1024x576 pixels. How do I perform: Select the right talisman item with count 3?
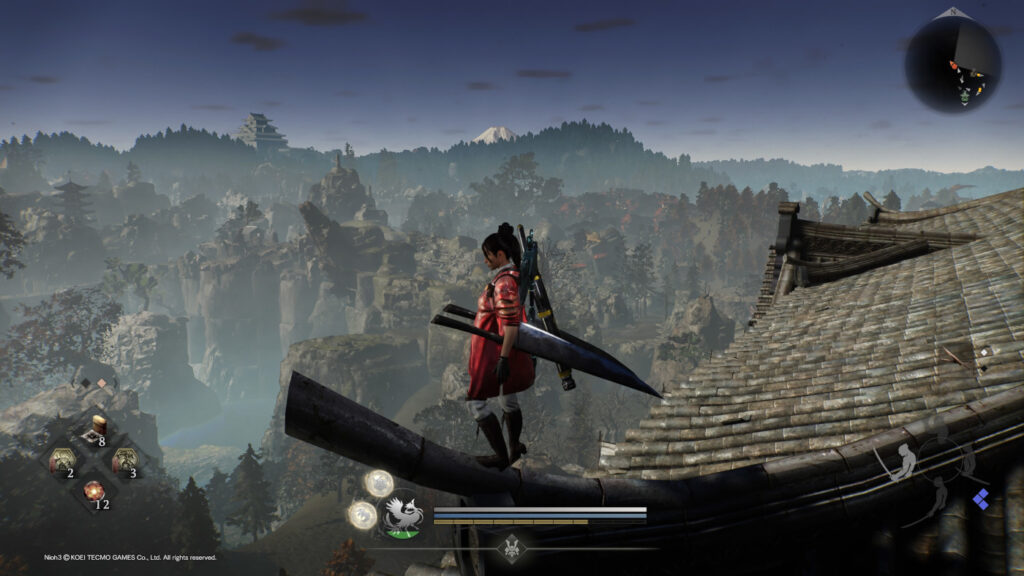[123, 462]
